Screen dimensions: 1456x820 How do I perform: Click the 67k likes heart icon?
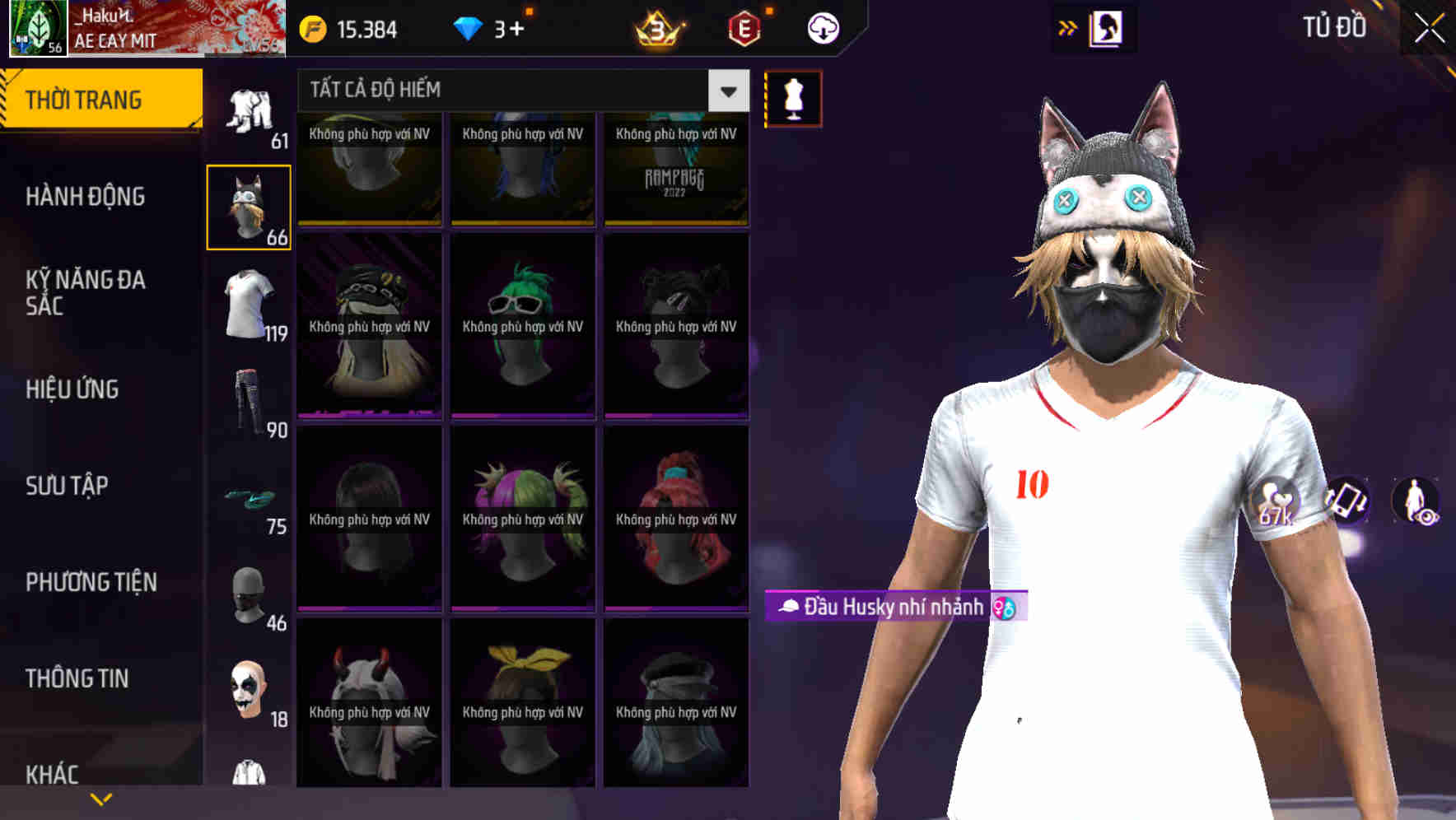pos(1278,501)
